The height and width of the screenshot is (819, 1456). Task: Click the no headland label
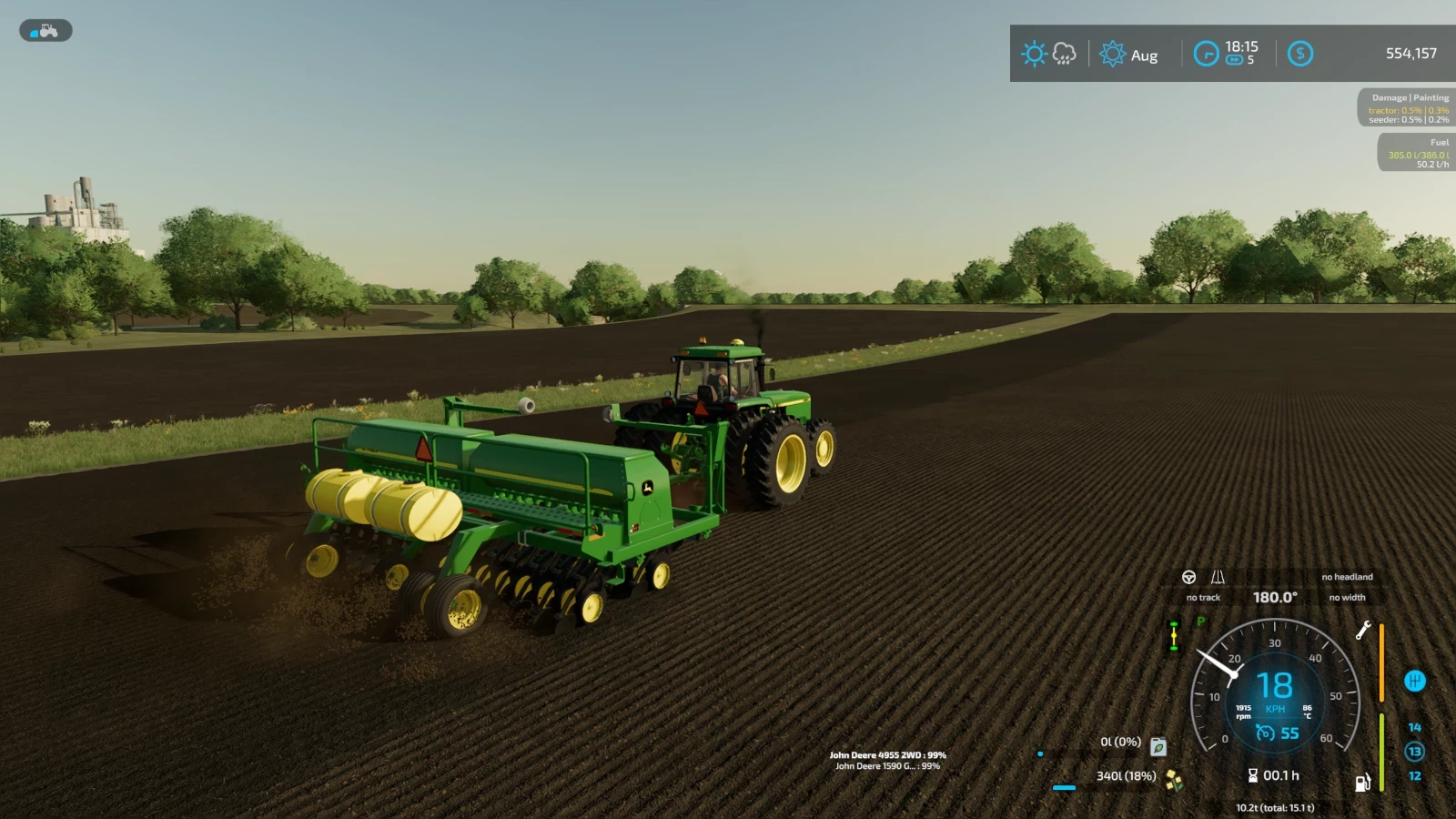click(1348, 577)
